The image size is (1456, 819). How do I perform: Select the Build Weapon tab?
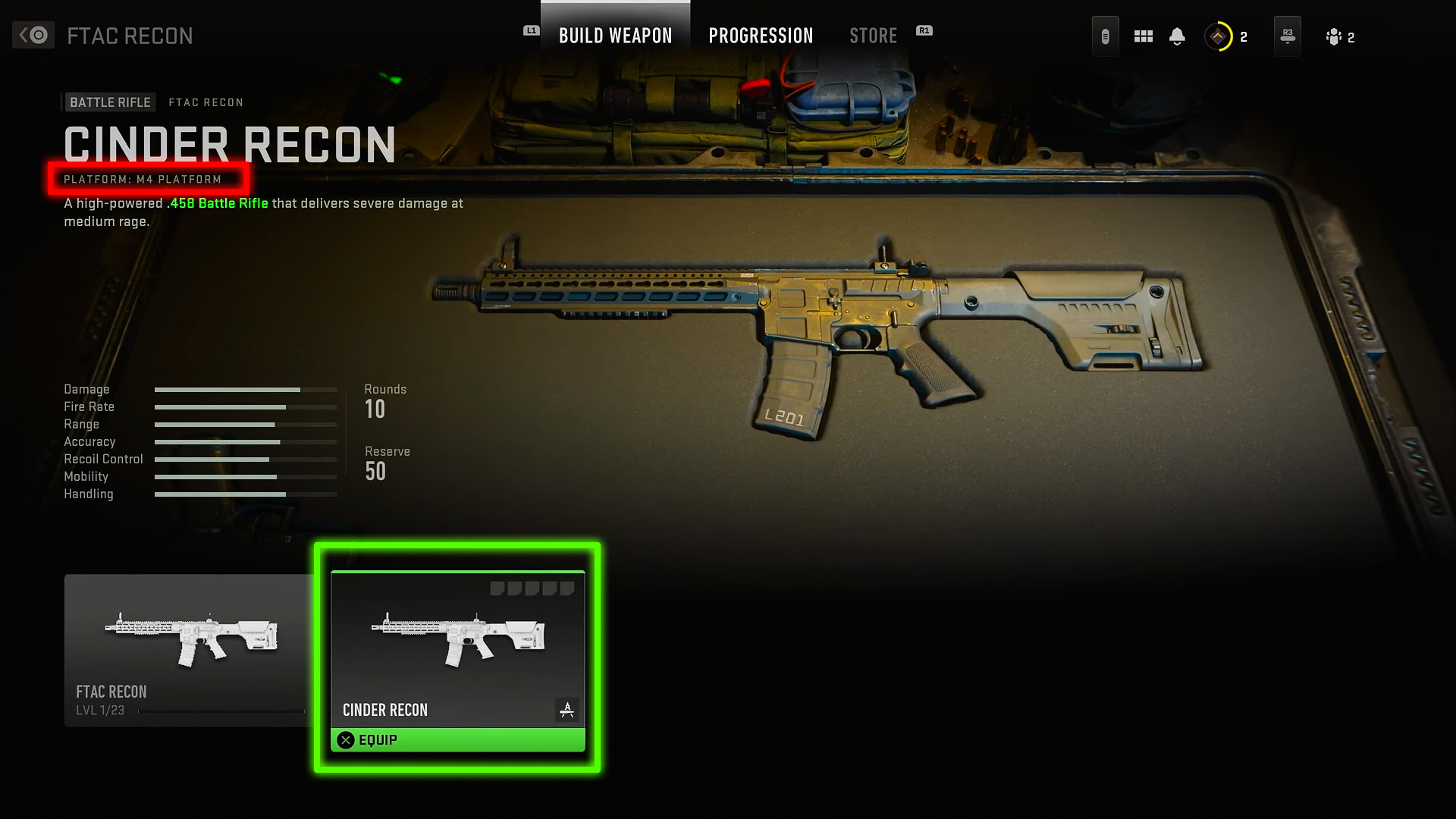[x=615, y=35]
